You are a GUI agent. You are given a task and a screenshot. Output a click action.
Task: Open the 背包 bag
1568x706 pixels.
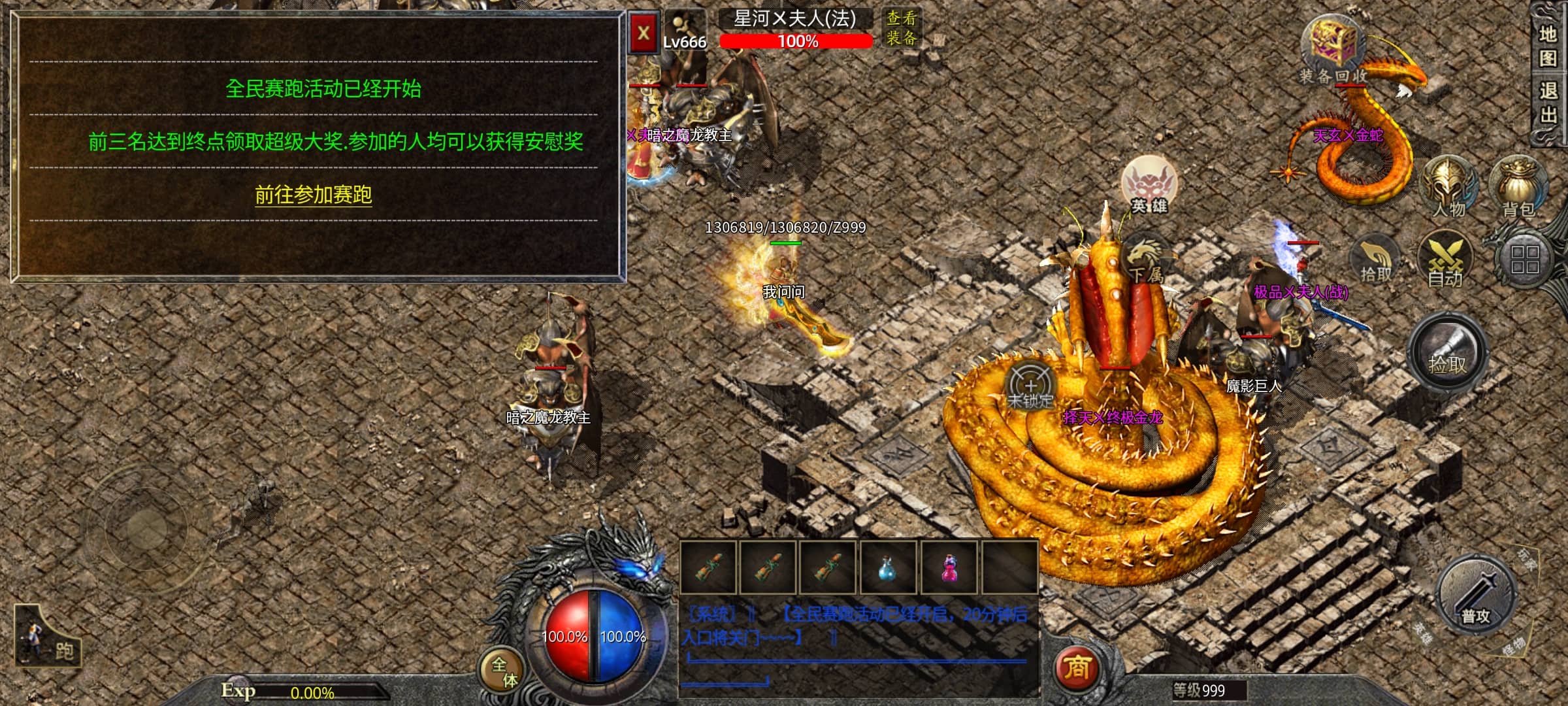point(1518,188)
